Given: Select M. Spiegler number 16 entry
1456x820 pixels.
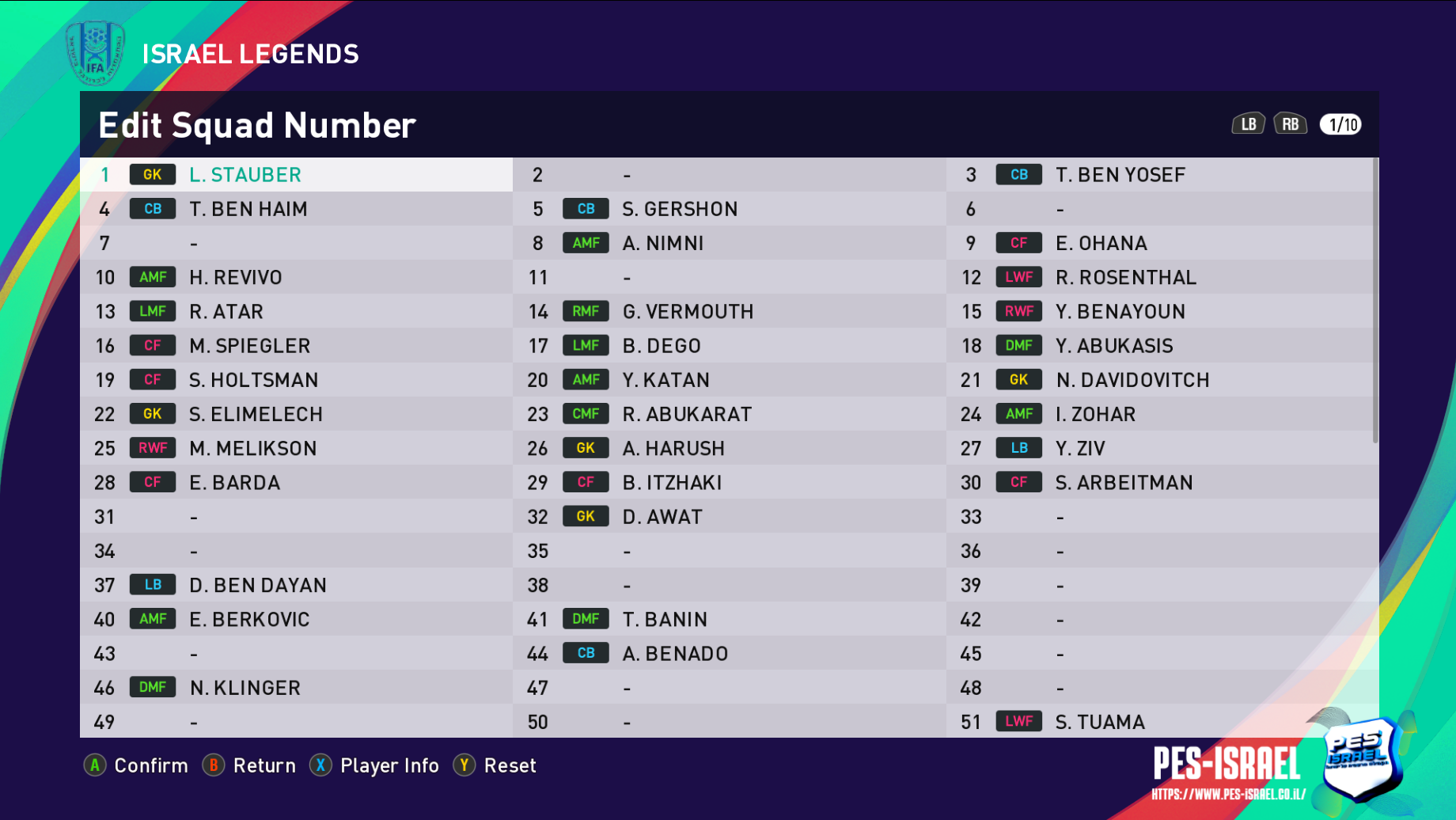Looking at the screenshot, I should 296,346.
